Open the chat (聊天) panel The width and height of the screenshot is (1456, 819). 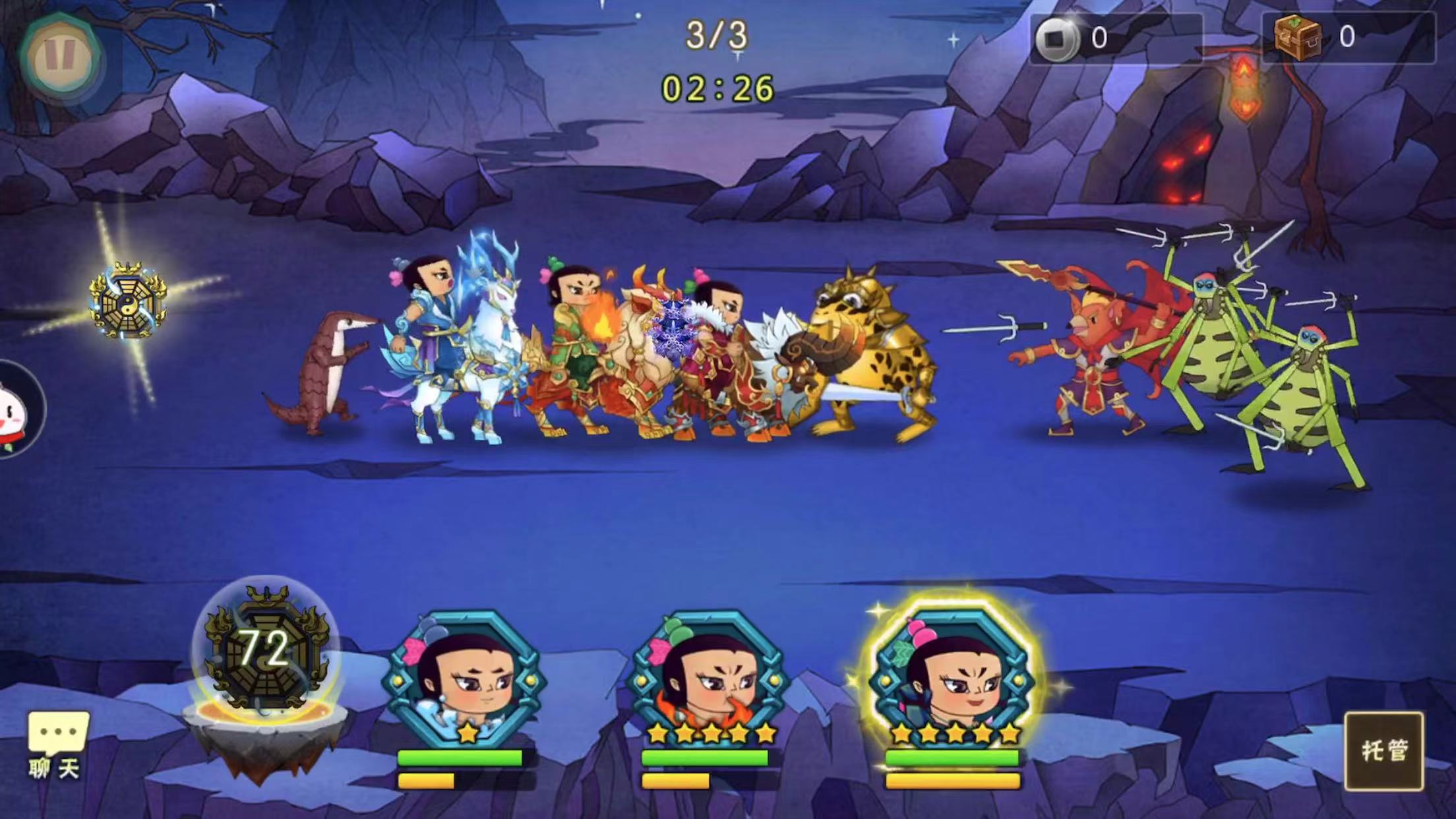57,744
